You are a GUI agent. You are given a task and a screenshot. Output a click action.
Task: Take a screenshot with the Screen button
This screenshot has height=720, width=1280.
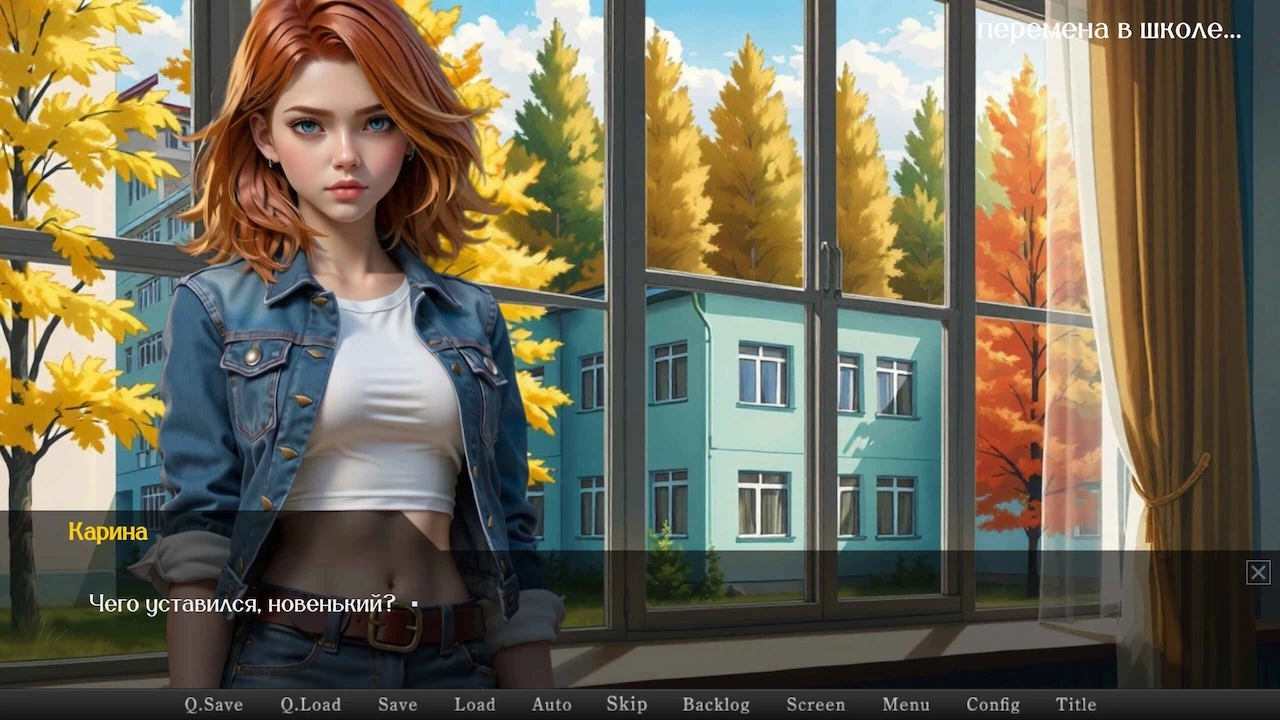(816, 704)
